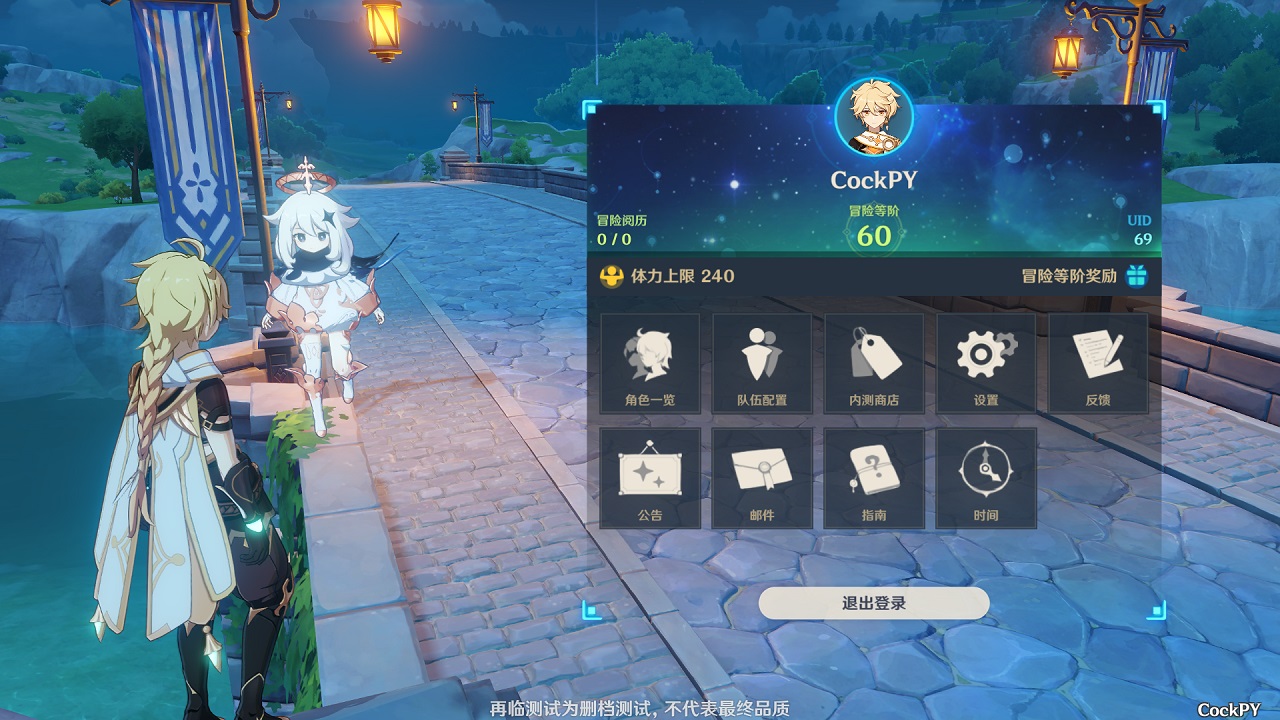Open the 邮件 mail menu
The height and width of the screenshot is (720, 1280).
pos(762,478)
